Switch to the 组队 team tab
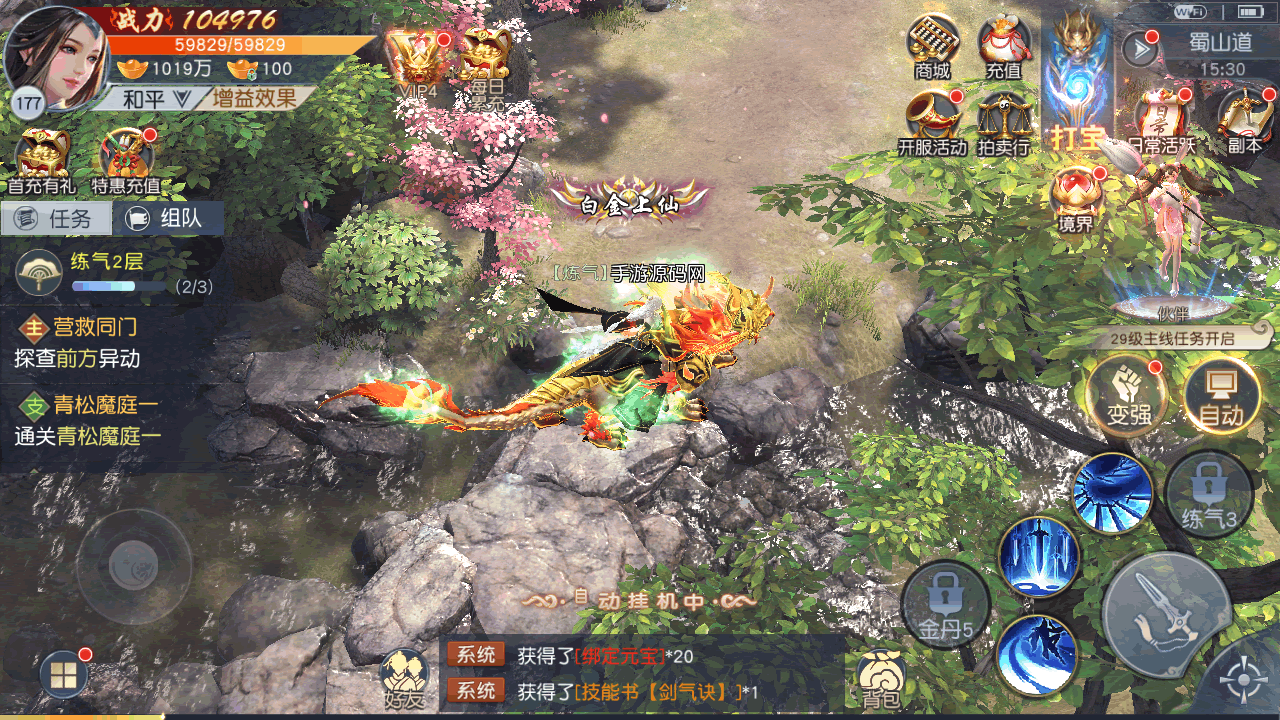Viewport: 1280px width, 720px height. click(168, 219)
